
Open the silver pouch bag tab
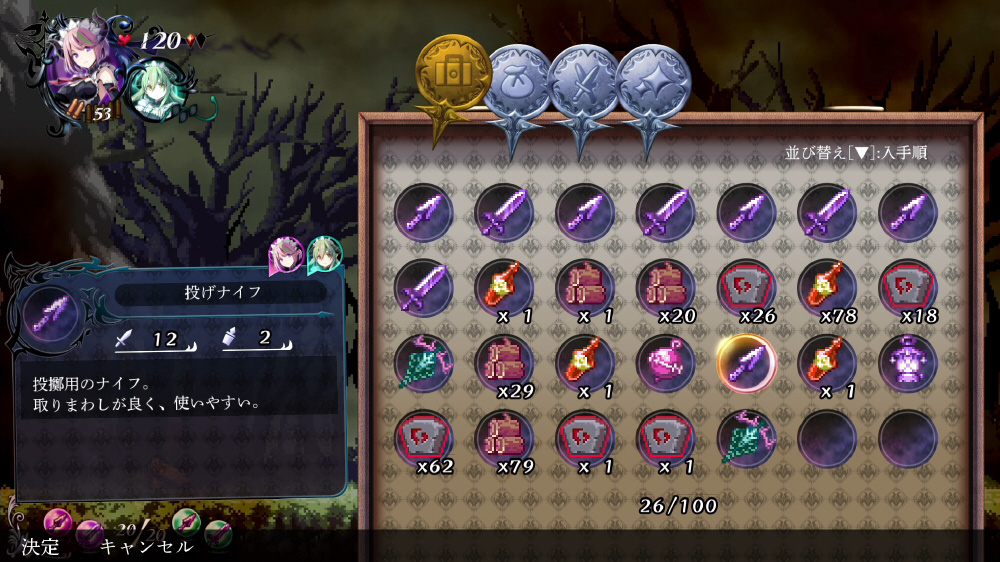coord(516,80)
